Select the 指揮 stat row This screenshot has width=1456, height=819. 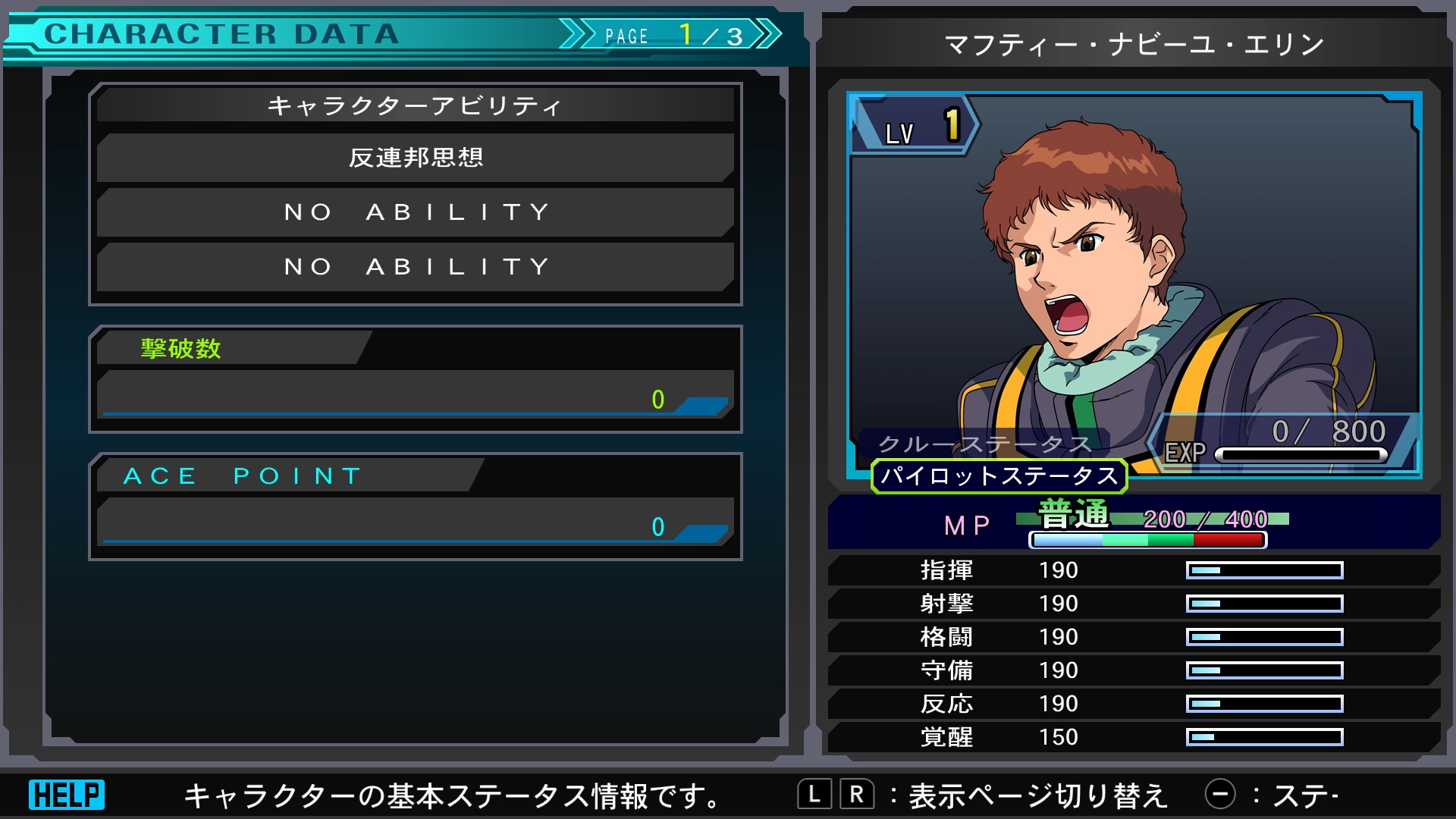1133,570
